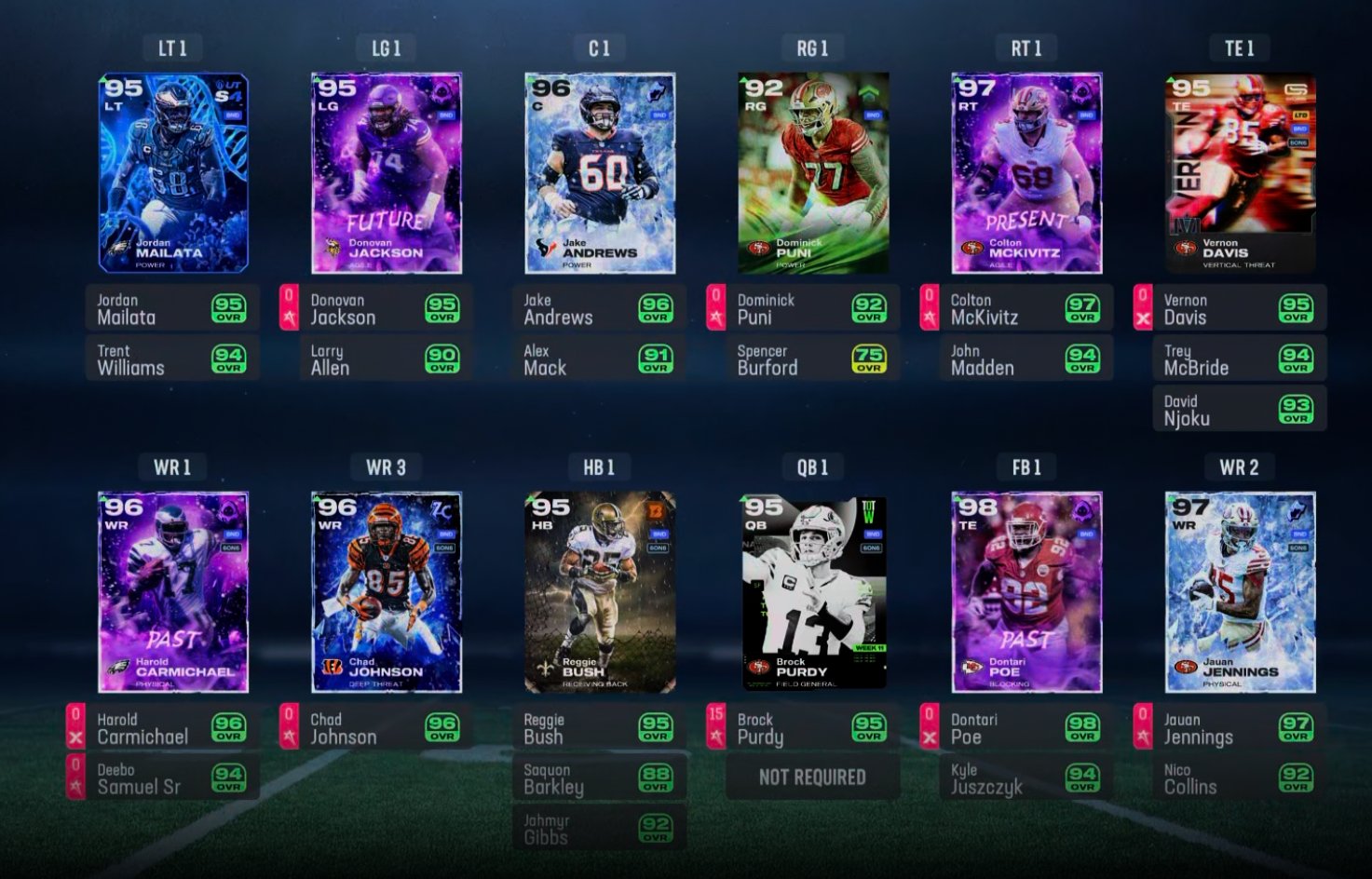Select Spencer Burford's 75 OVR row

pyautogui.click(x=813, y=359)
